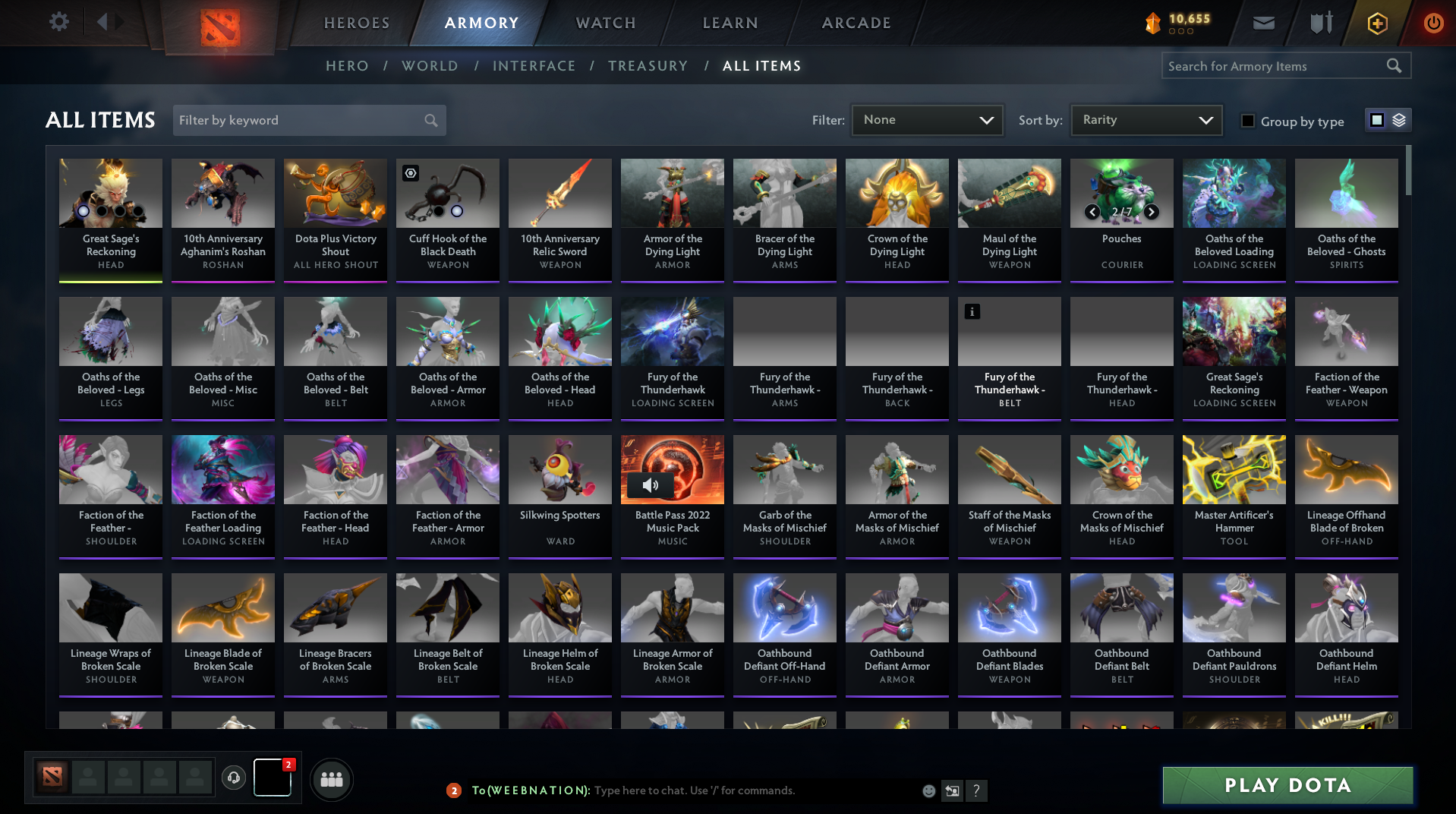
Task: Open the mail inbox icon
Action: 1262,23
